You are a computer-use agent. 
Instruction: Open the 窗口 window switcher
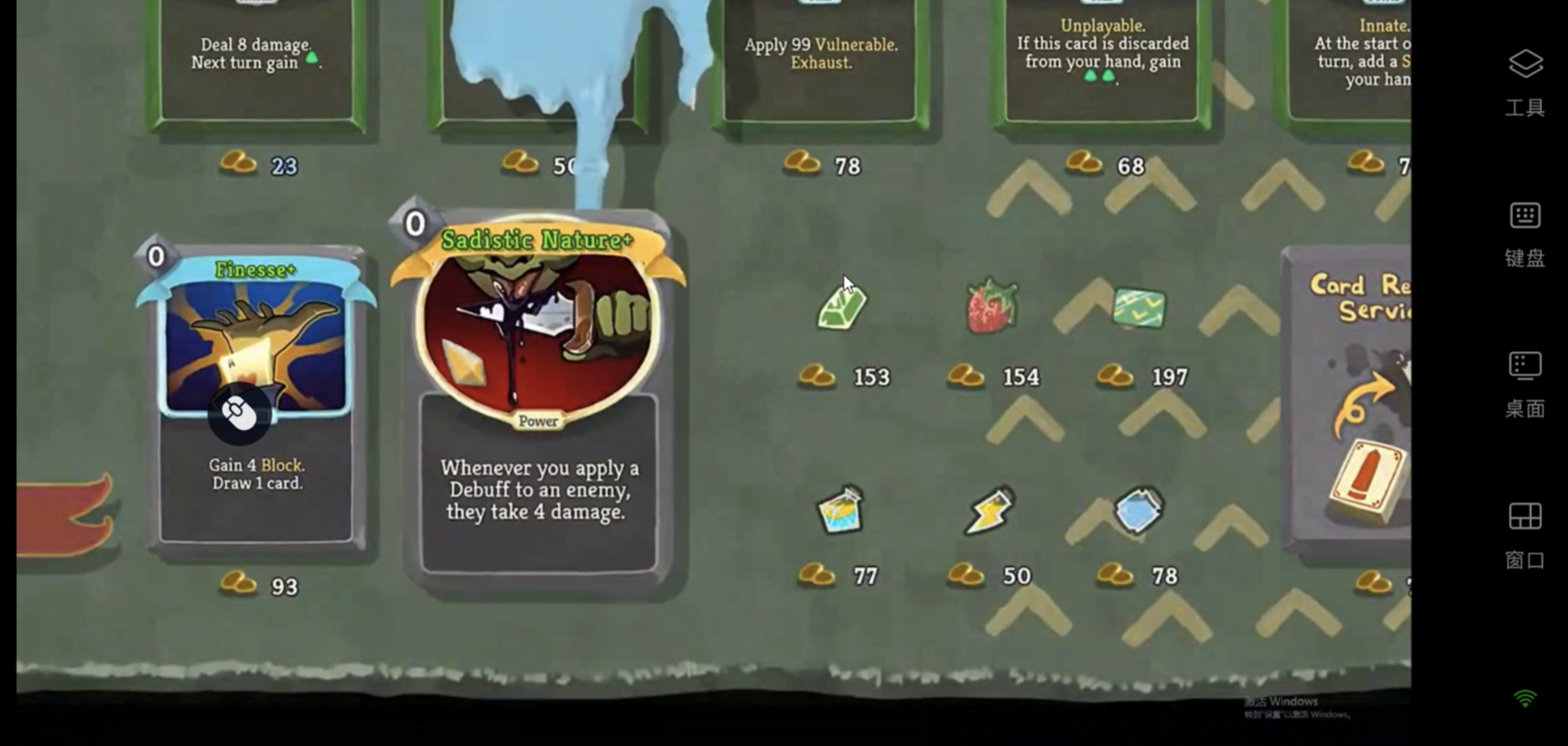1525,535
